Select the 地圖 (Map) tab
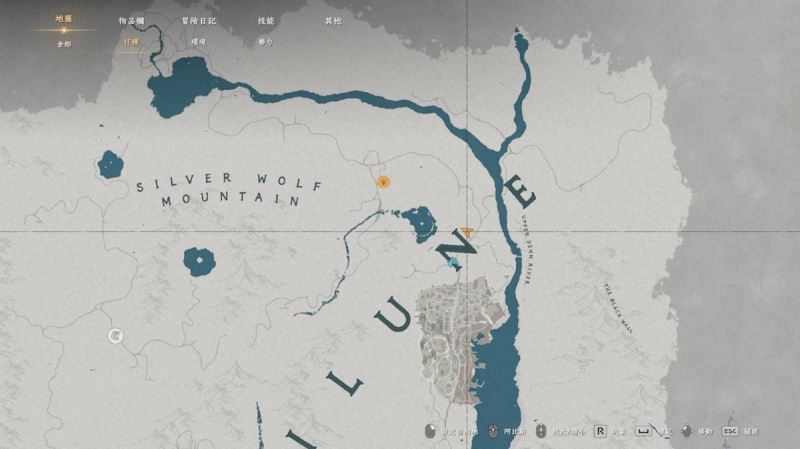Image resolution: width=800 pixels, height=449 pixels. [x=64, y=20]
